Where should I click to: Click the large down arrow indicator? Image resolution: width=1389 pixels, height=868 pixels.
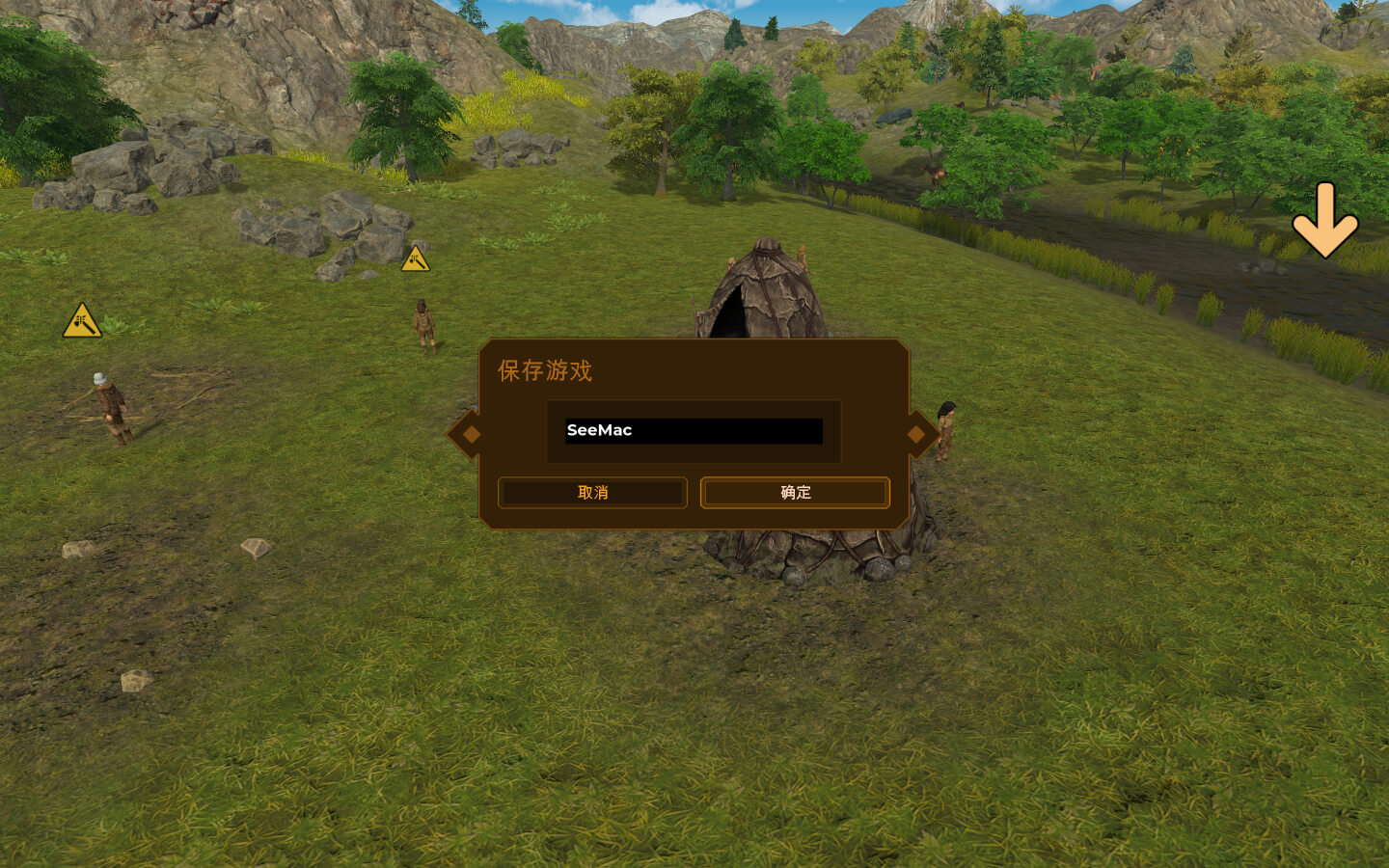[1324, 220]
